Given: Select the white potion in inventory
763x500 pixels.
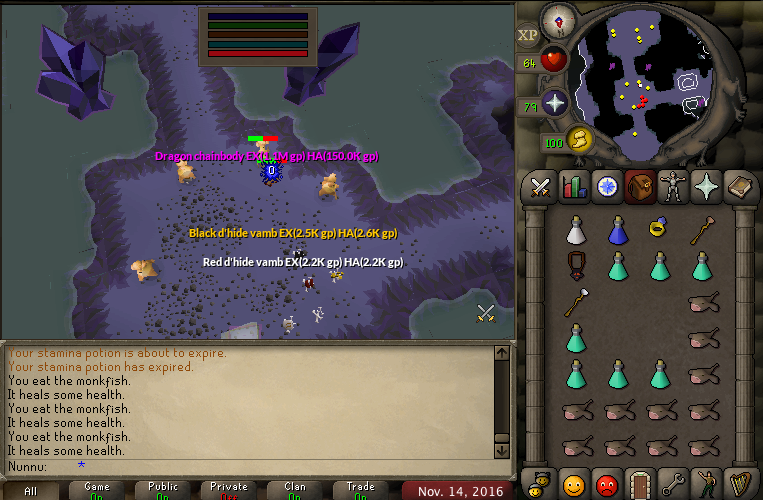Looking at the screenshot, I should [x=575, y=231].
